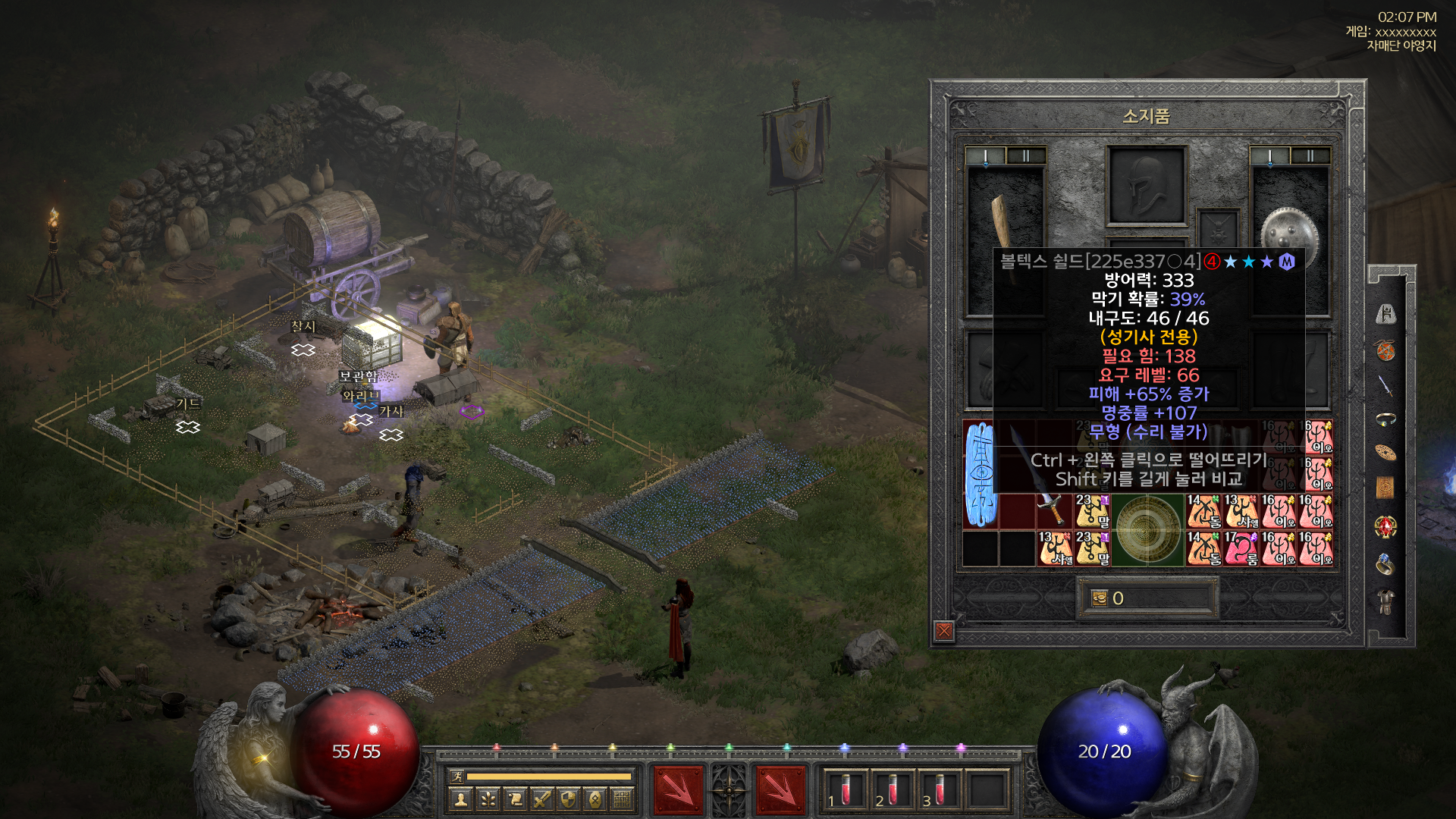Pick up the Vortex Shield in inventory
The height and width of the screenshot is (819, 1456).
tap(1147, 530)
